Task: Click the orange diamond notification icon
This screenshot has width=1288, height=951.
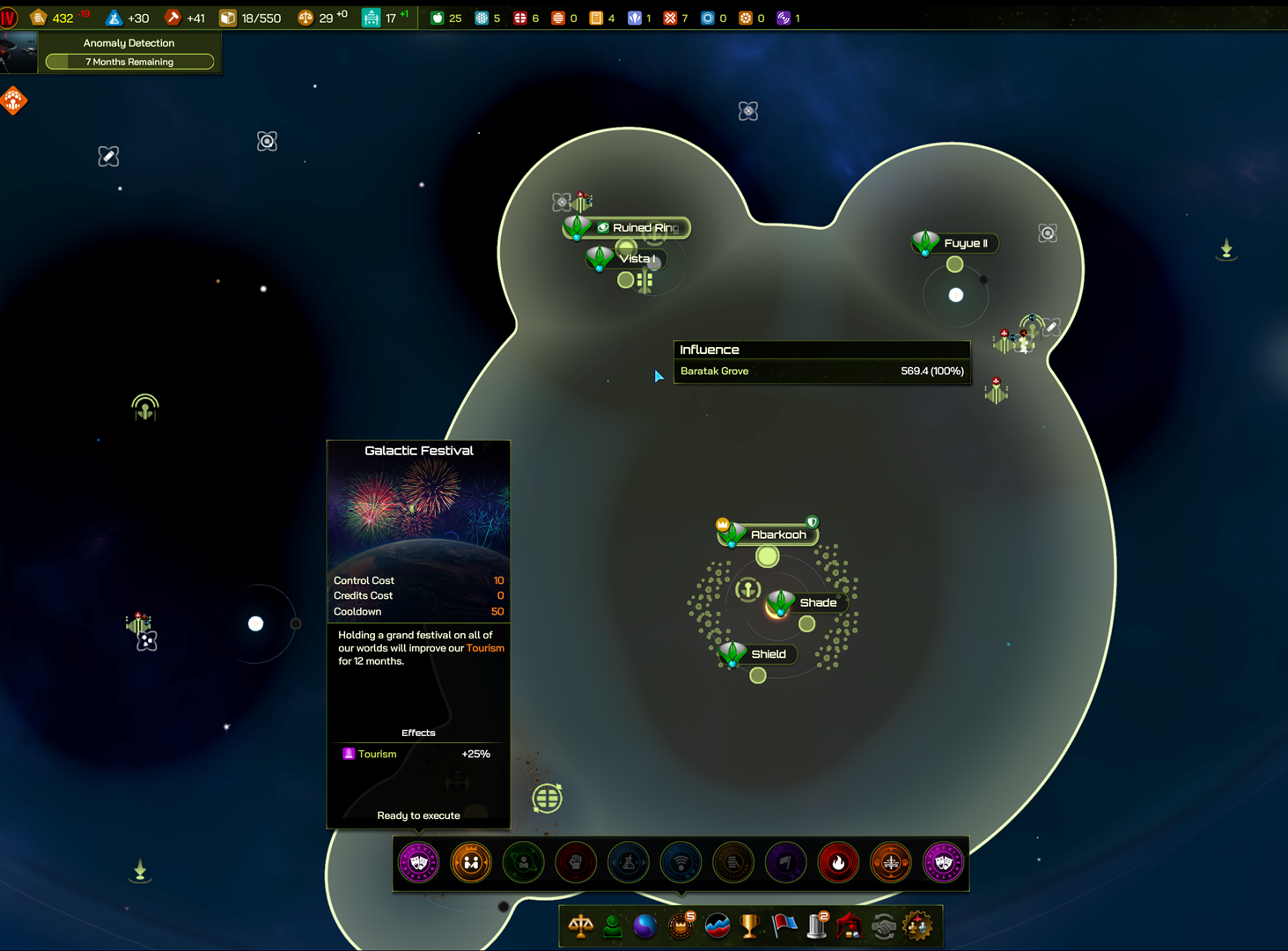Action: click(14, 101)
